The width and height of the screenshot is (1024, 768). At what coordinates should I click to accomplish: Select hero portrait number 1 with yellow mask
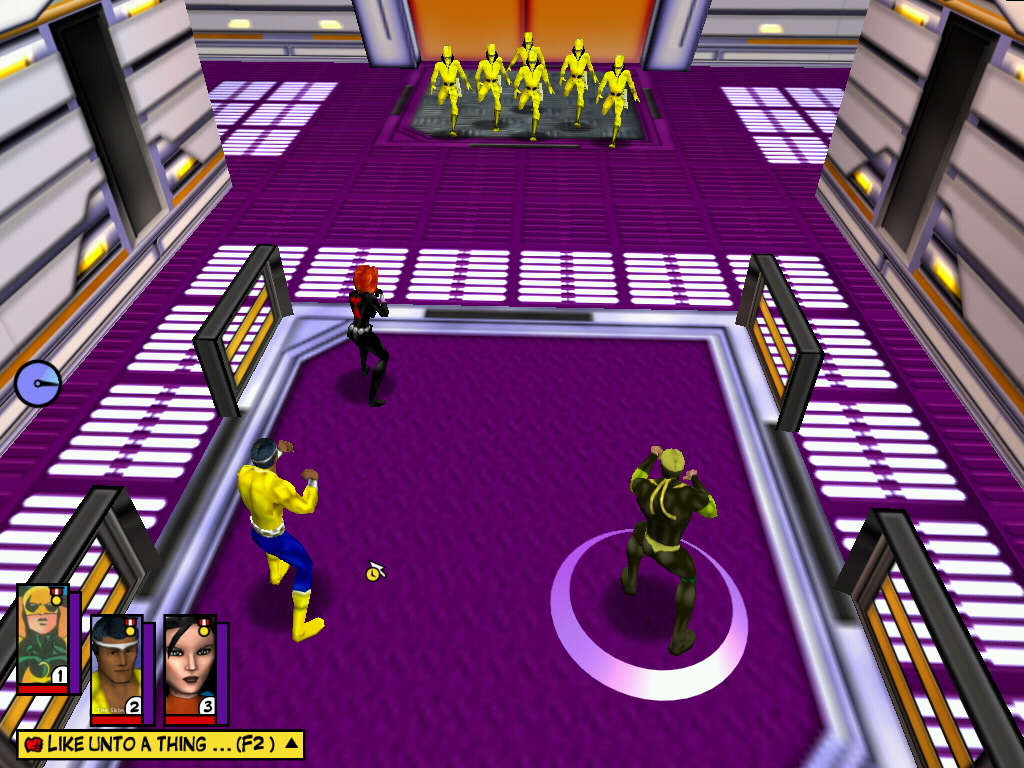click(43, 637)
